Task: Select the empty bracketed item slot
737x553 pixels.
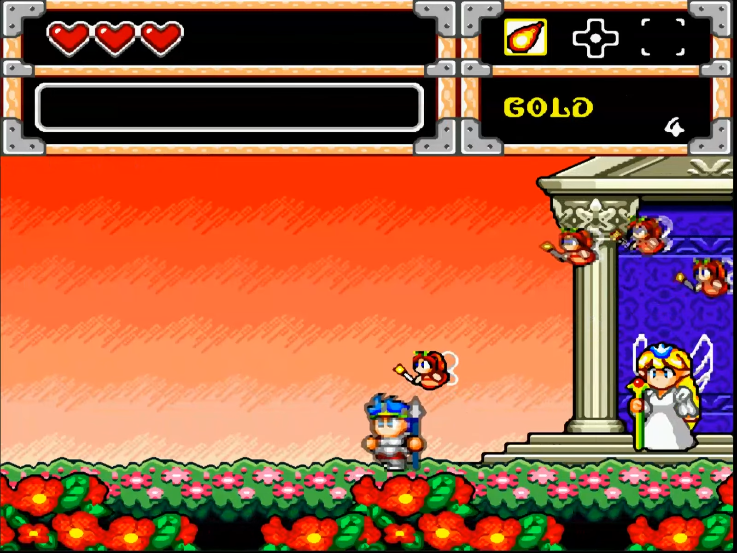Action: 662,38
